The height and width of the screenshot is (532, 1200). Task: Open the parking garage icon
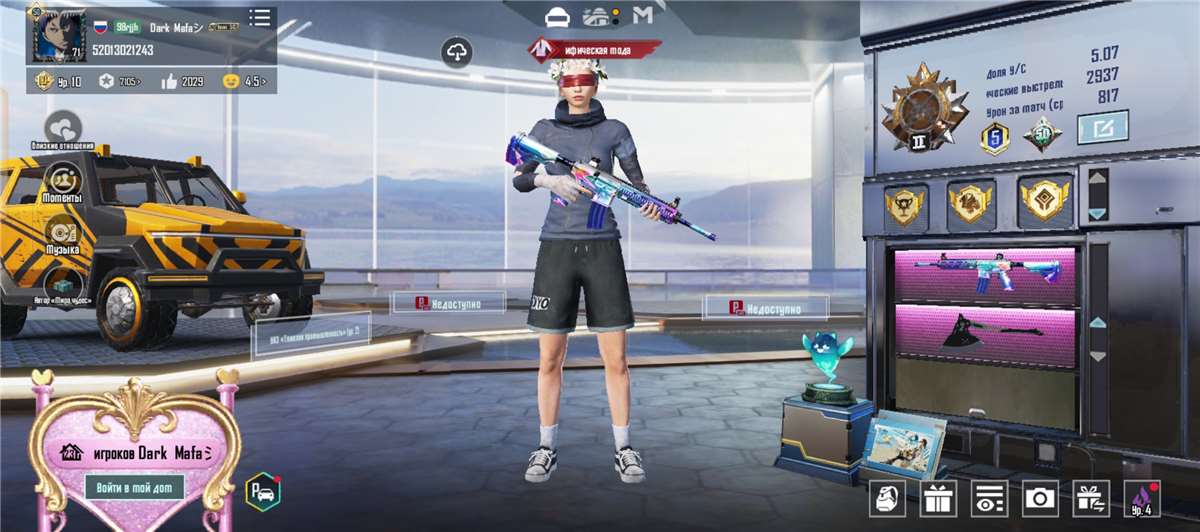(x=263, y=490)
